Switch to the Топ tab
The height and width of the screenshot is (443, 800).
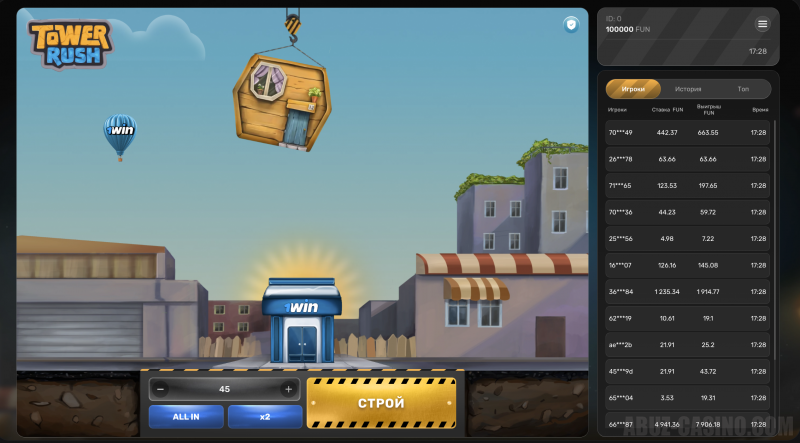tap(743, 89)
